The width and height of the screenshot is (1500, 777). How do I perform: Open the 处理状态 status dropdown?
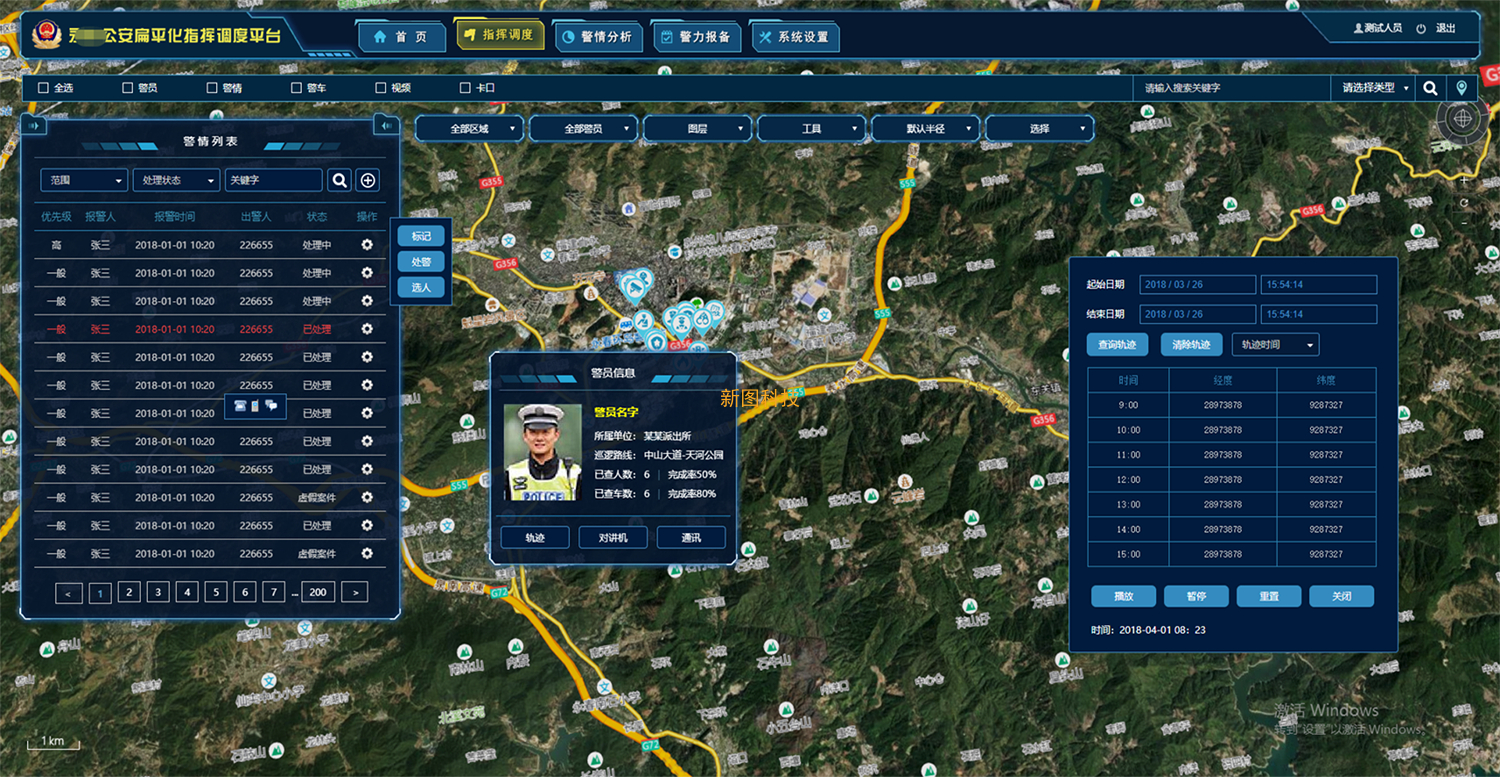[x=176, y=180]
